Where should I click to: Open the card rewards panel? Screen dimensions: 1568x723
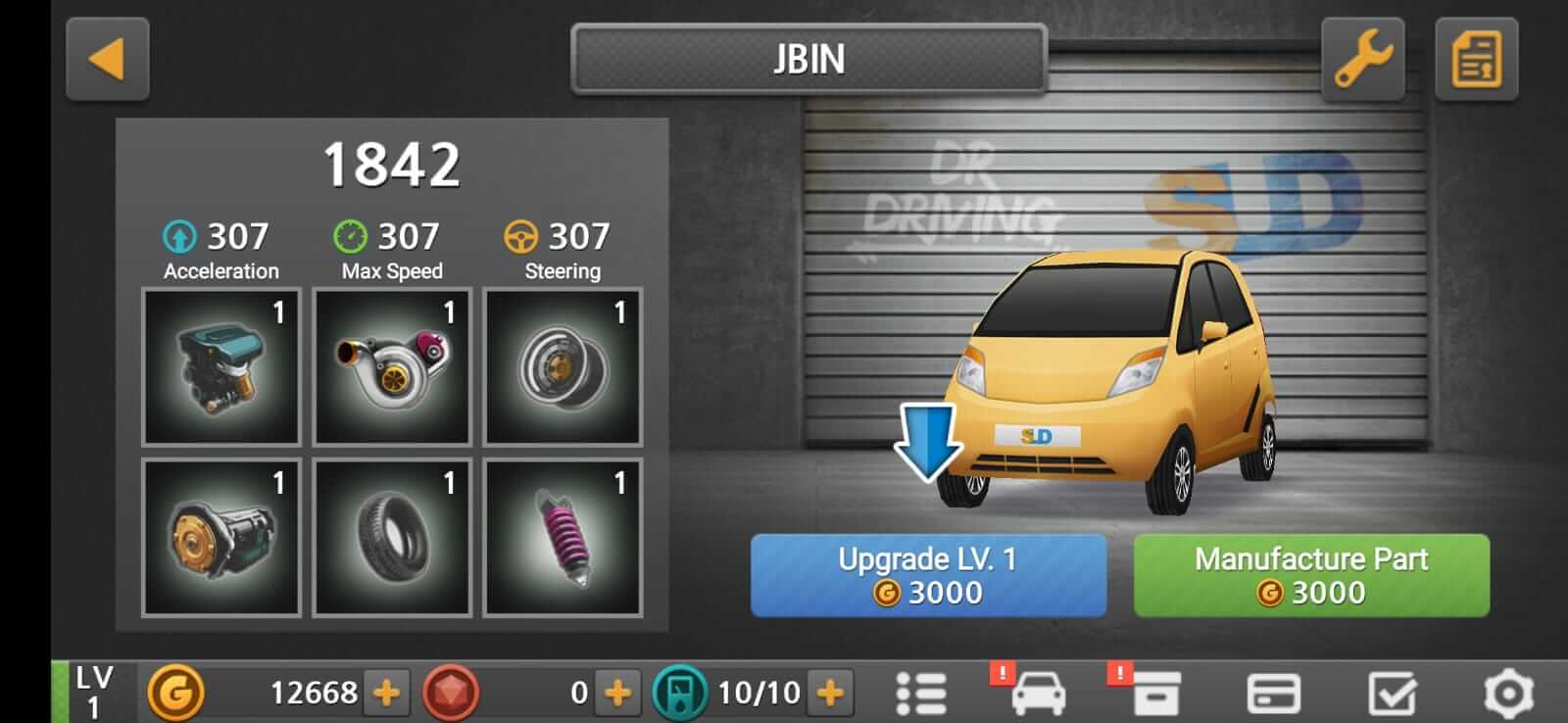[x=1272, y=693]
